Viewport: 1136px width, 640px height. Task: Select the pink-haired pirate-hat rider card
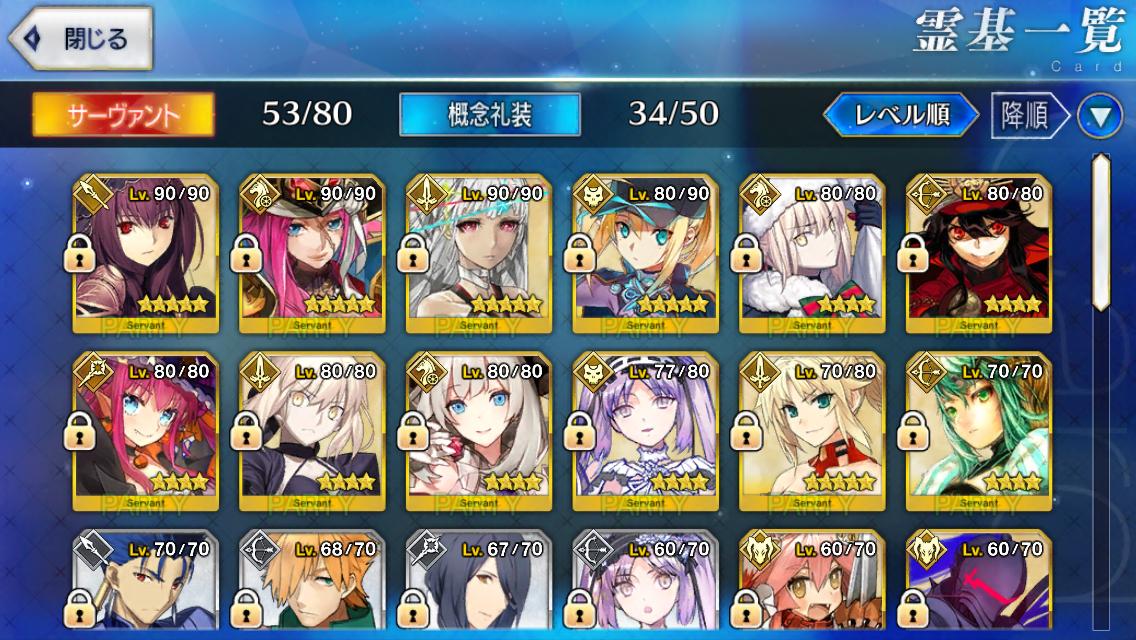click(312, 252)
